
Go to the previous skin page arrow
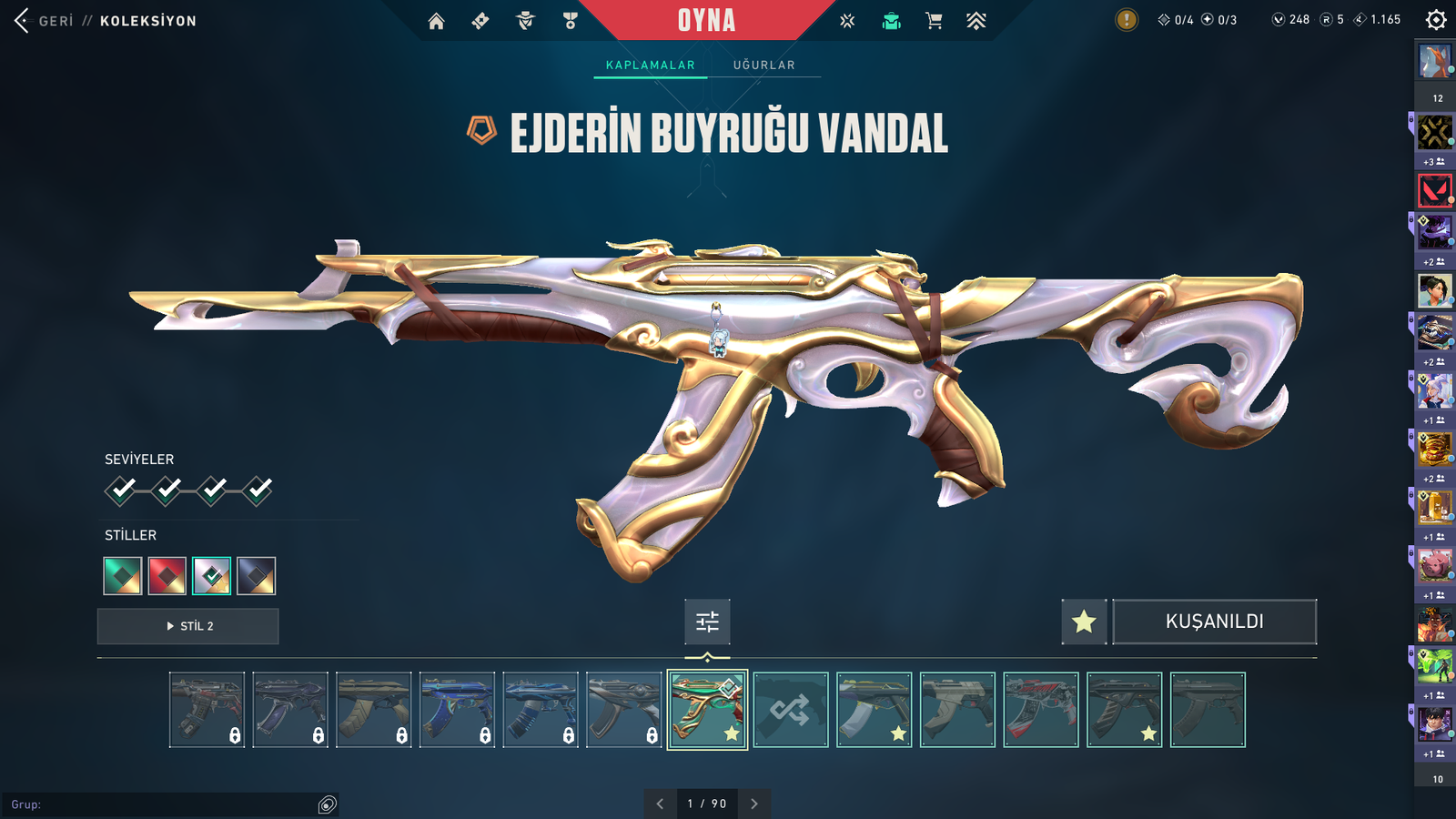click(x=660, y=804)
